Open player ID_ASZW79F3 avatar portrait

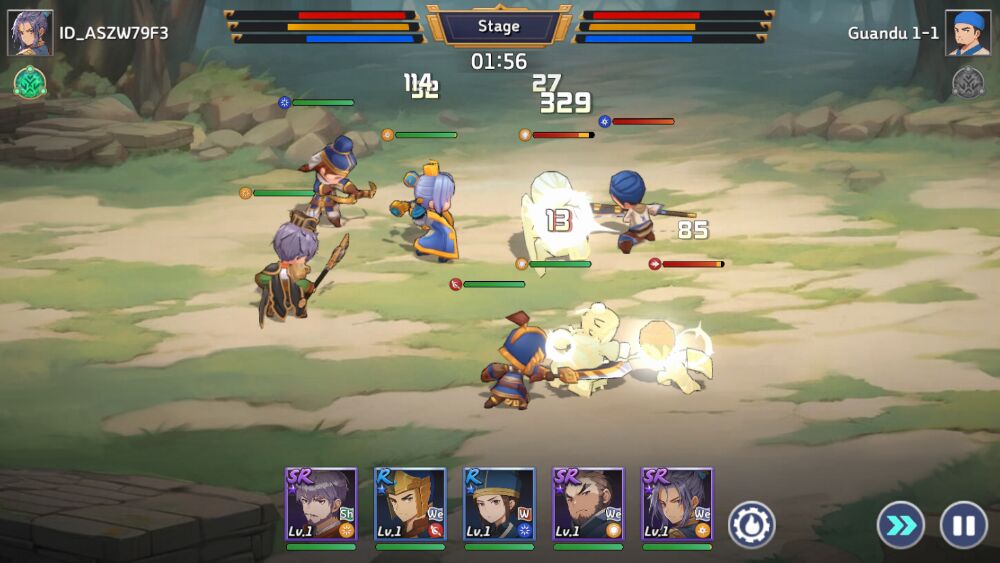coord(30,33)
